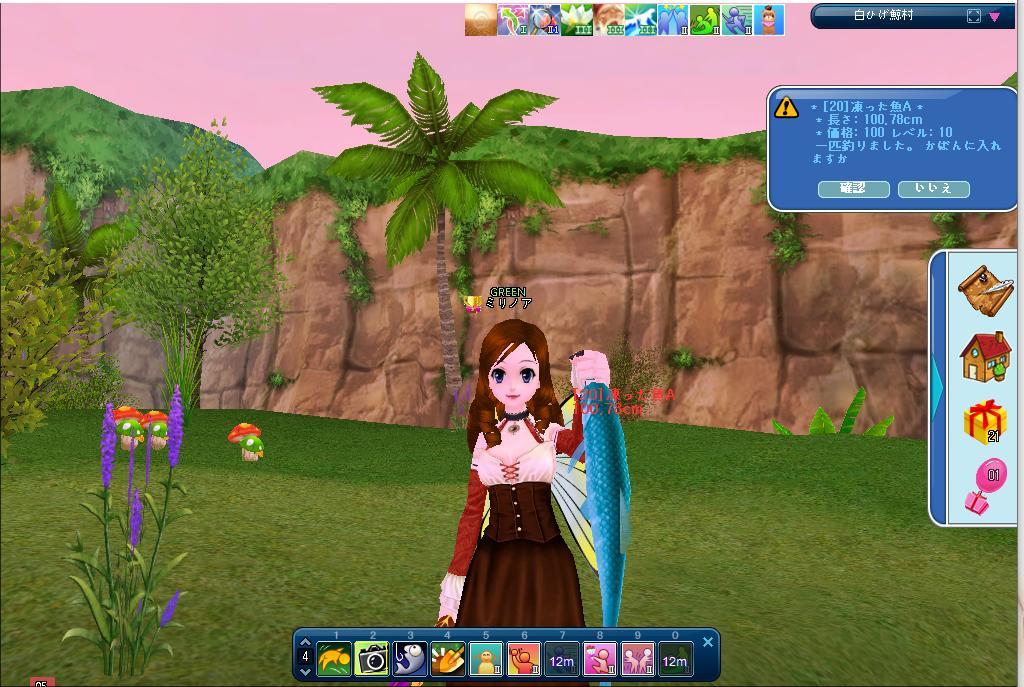1024x687 pixels.
Task: Use the orange sitting figure emote slot
Action: click(x=486, y=660)
